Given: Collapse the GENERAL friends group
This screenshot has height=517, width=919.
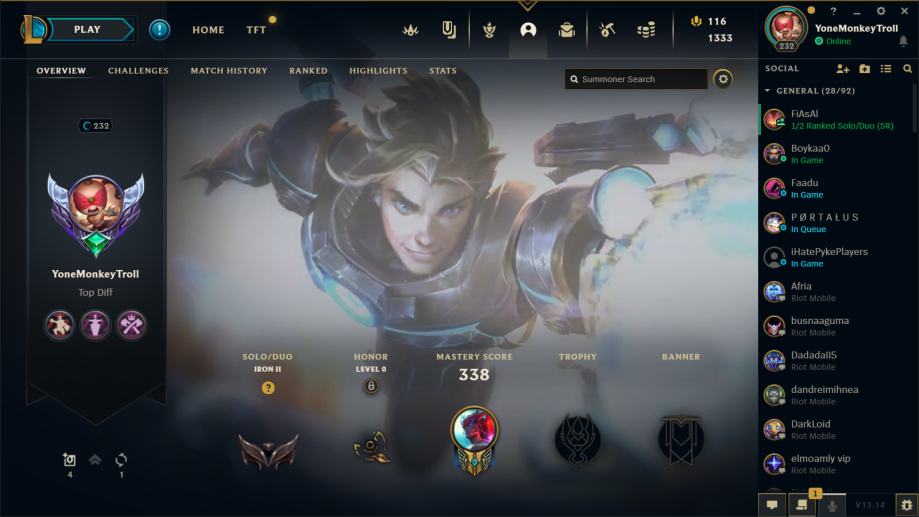Looking at the screenshot, I should (x=768, y=91).
